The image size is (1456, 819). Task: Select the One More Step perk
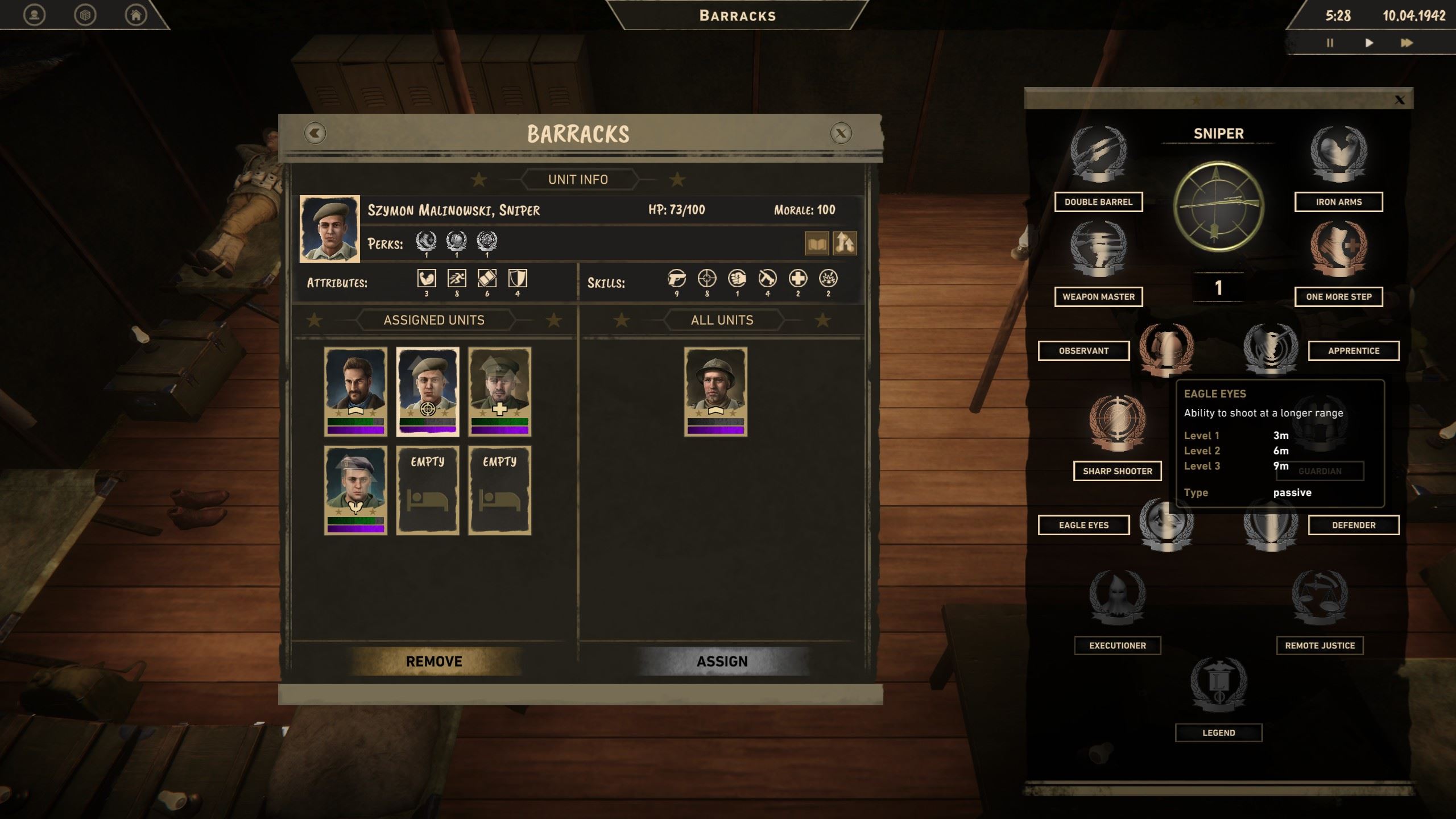1338,297
